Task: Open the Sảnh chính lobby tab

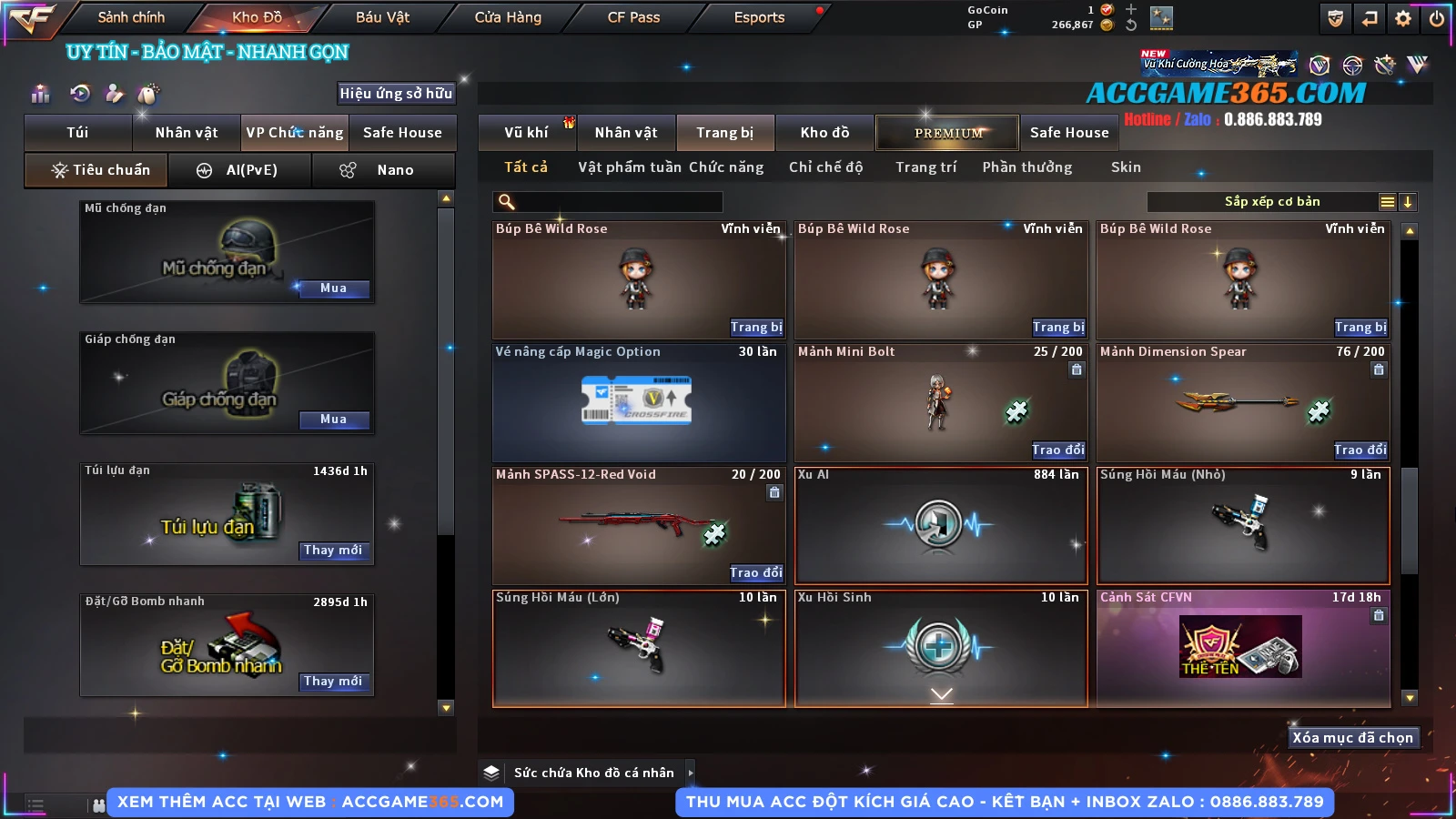Action: [131, 17]
